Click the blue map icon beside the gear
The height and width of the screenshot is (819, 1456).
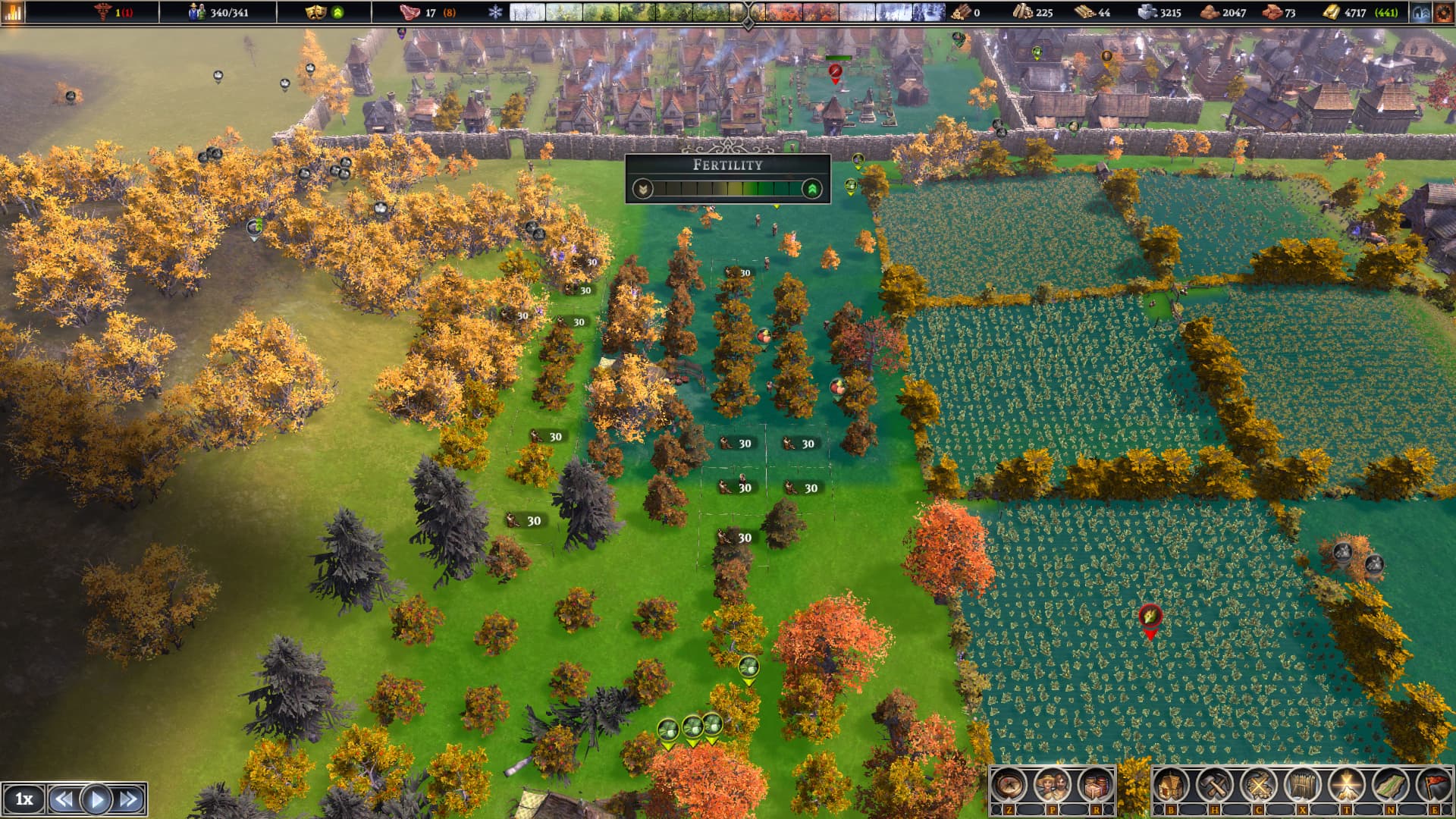point(1422,13)
